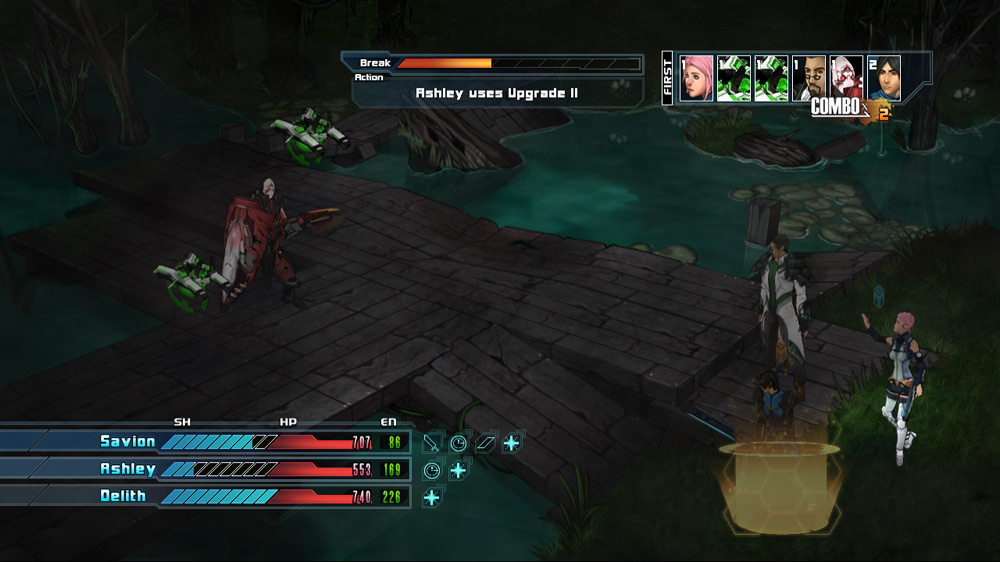Inspect Ashley's clock status icon

click(x=432, y=470)
